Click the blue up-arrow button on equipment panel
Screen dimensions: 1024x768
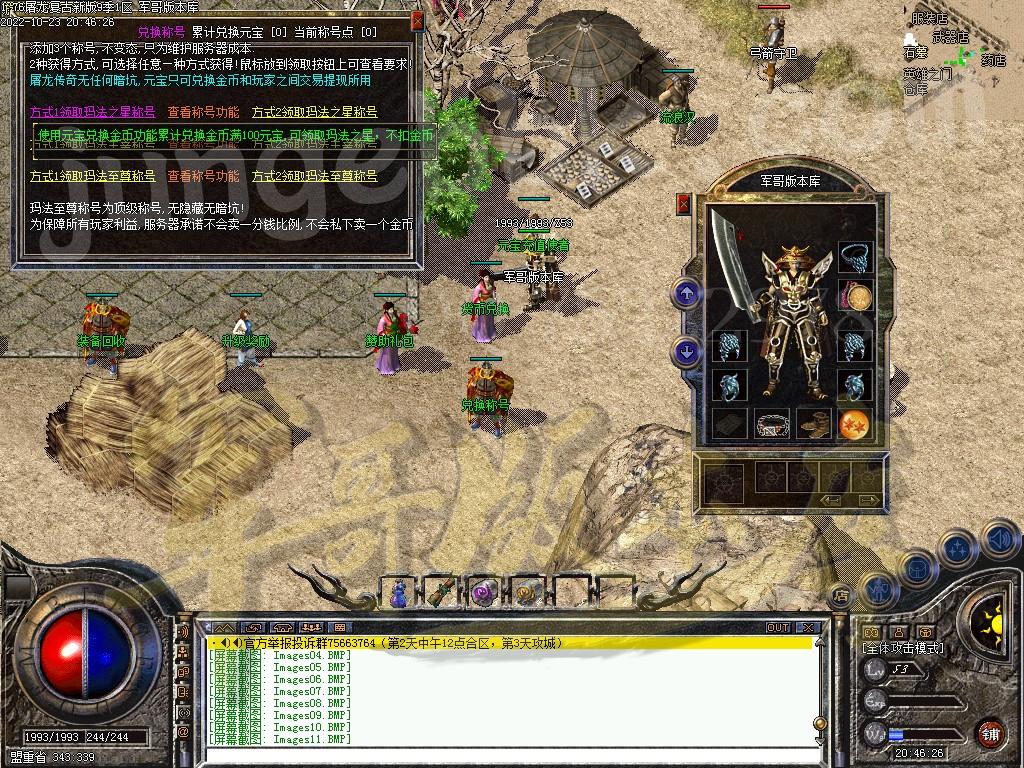coord(686,294)
